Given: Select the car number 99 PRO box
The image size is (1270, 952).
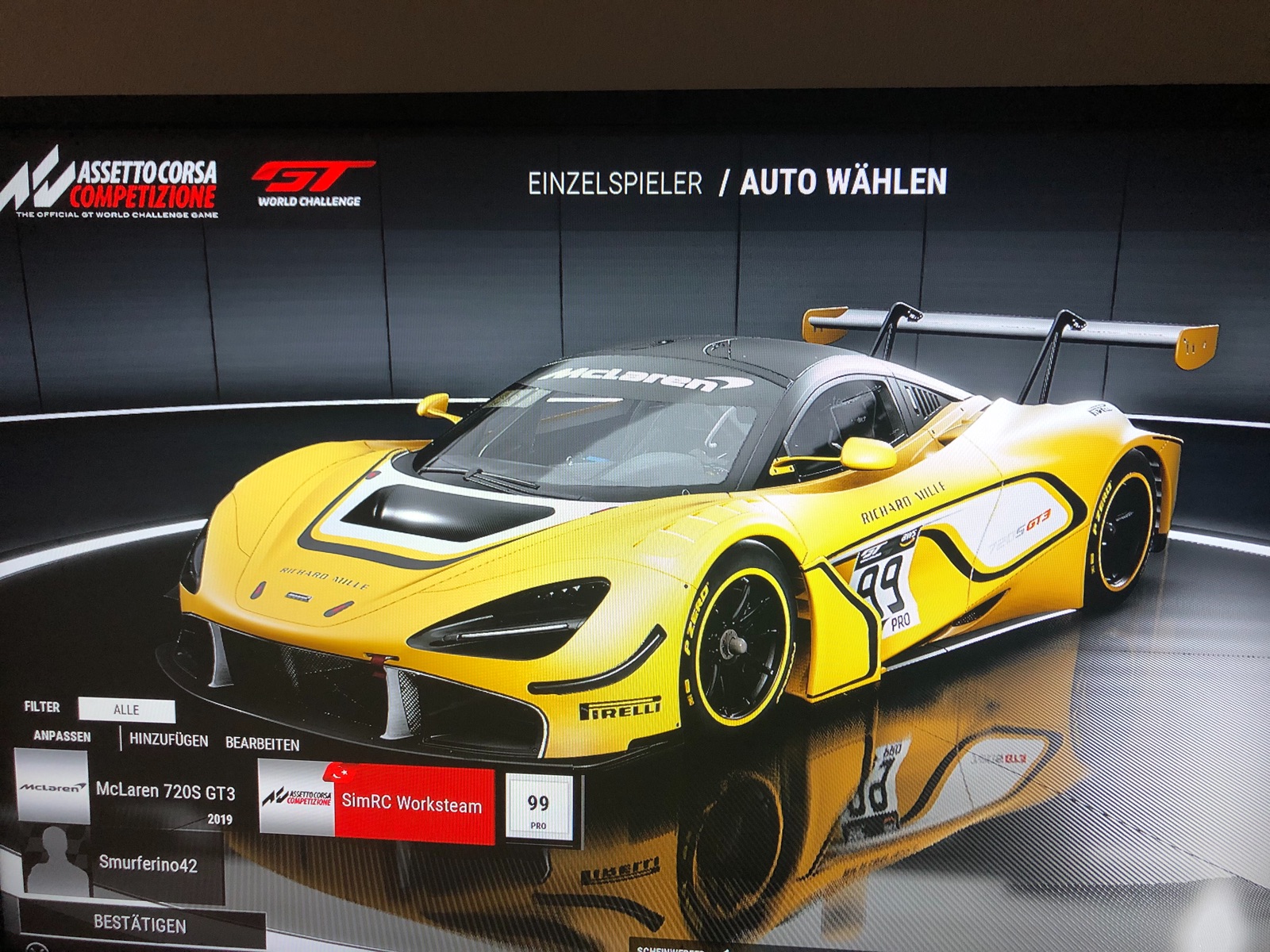Looking at the screenshot, I should [x=538, y=808].
